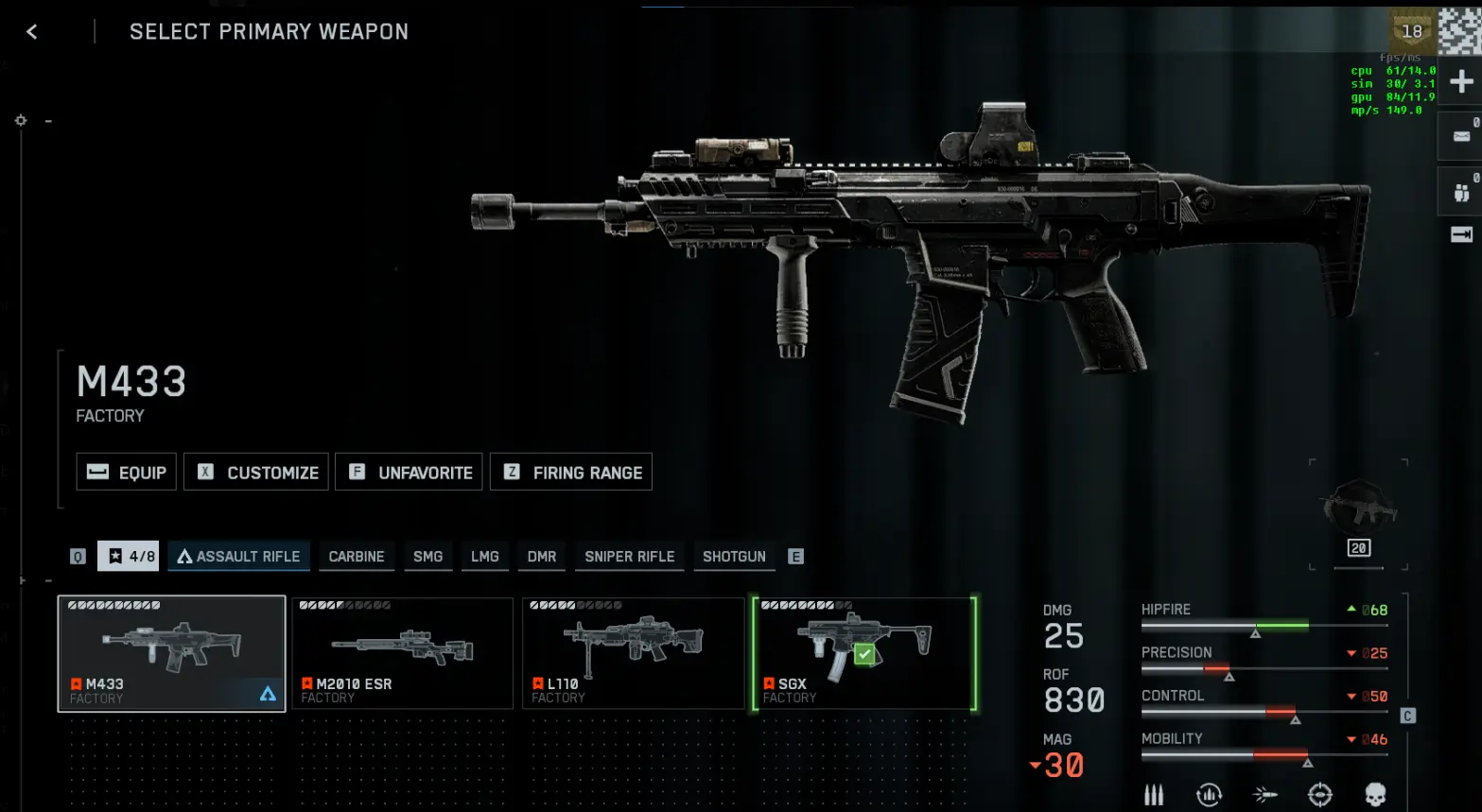Open the skull stats icon
1482x812 pixels.
pos(1375,794)
